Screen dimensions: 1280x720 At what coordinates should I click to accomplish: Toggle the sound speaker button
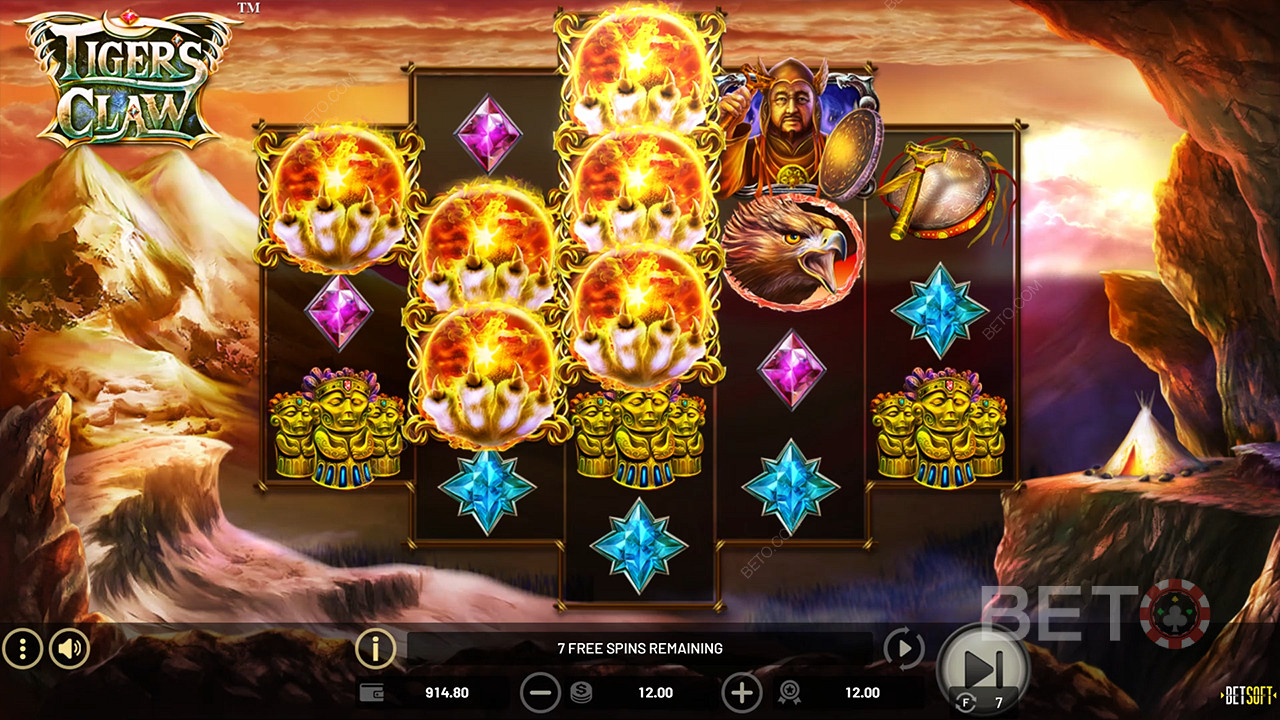[x=69, y=650]
